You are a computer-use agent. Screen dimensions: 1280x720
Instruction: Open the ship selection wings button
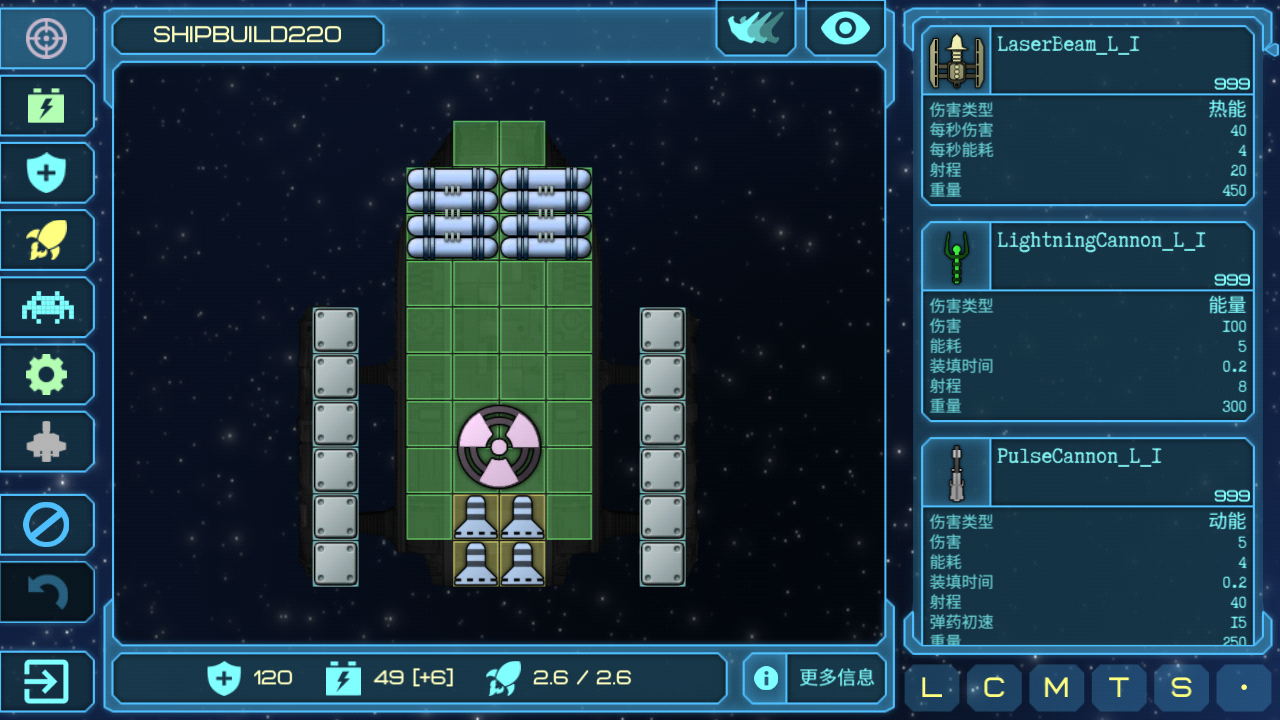point(756,28)
